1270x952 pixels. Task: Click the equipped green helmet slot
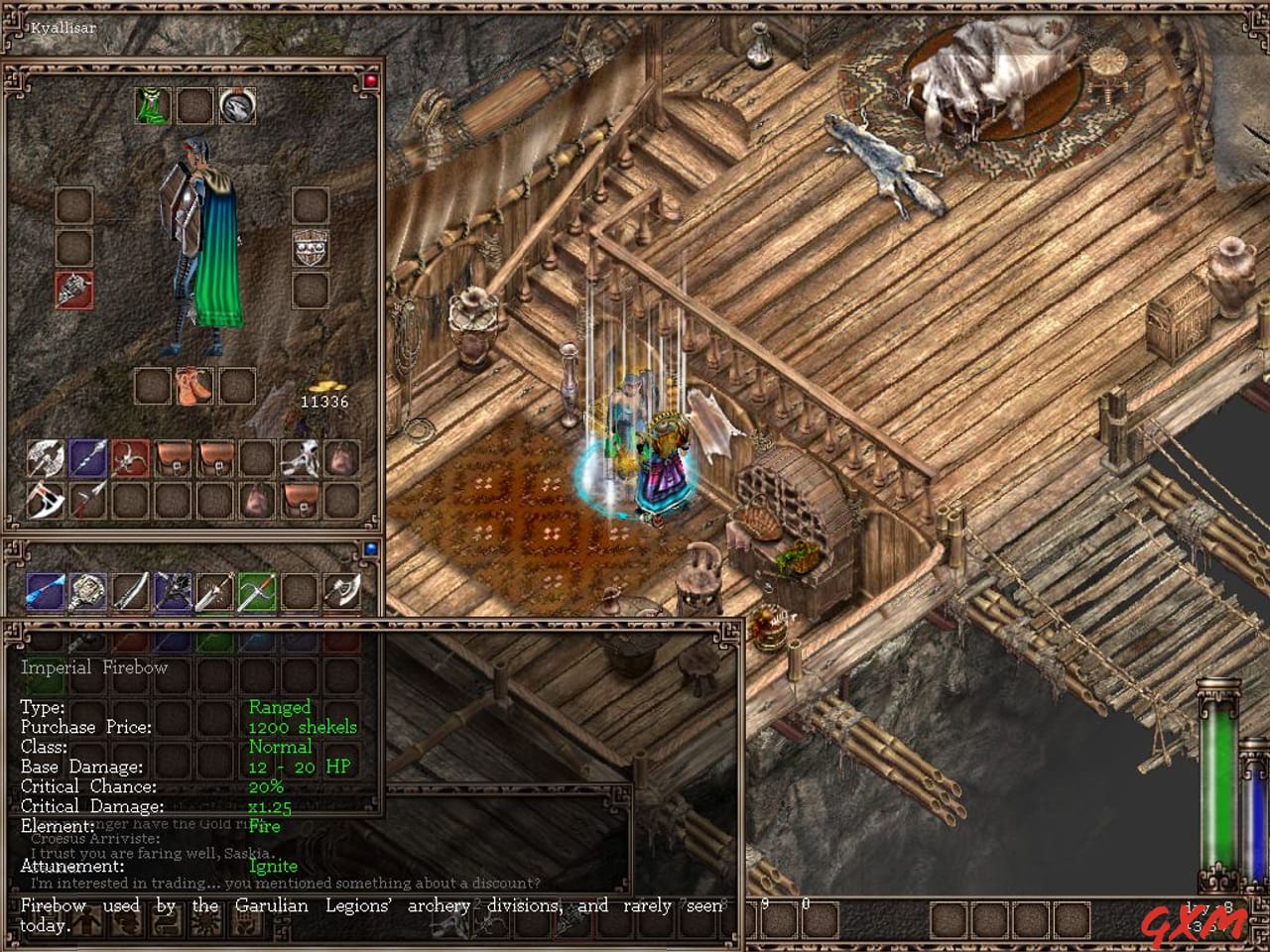(153, 107)
